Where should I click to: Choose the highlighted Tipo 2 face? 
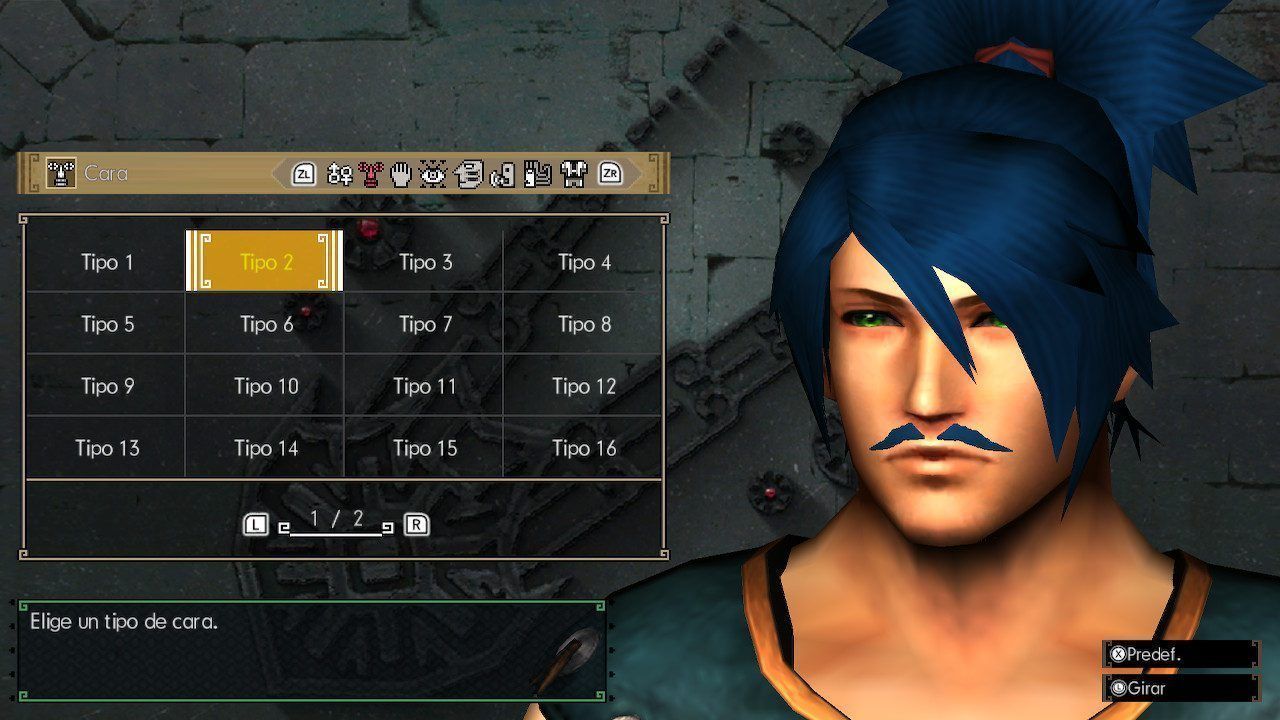pyautogui.click(x=265, y=262)
